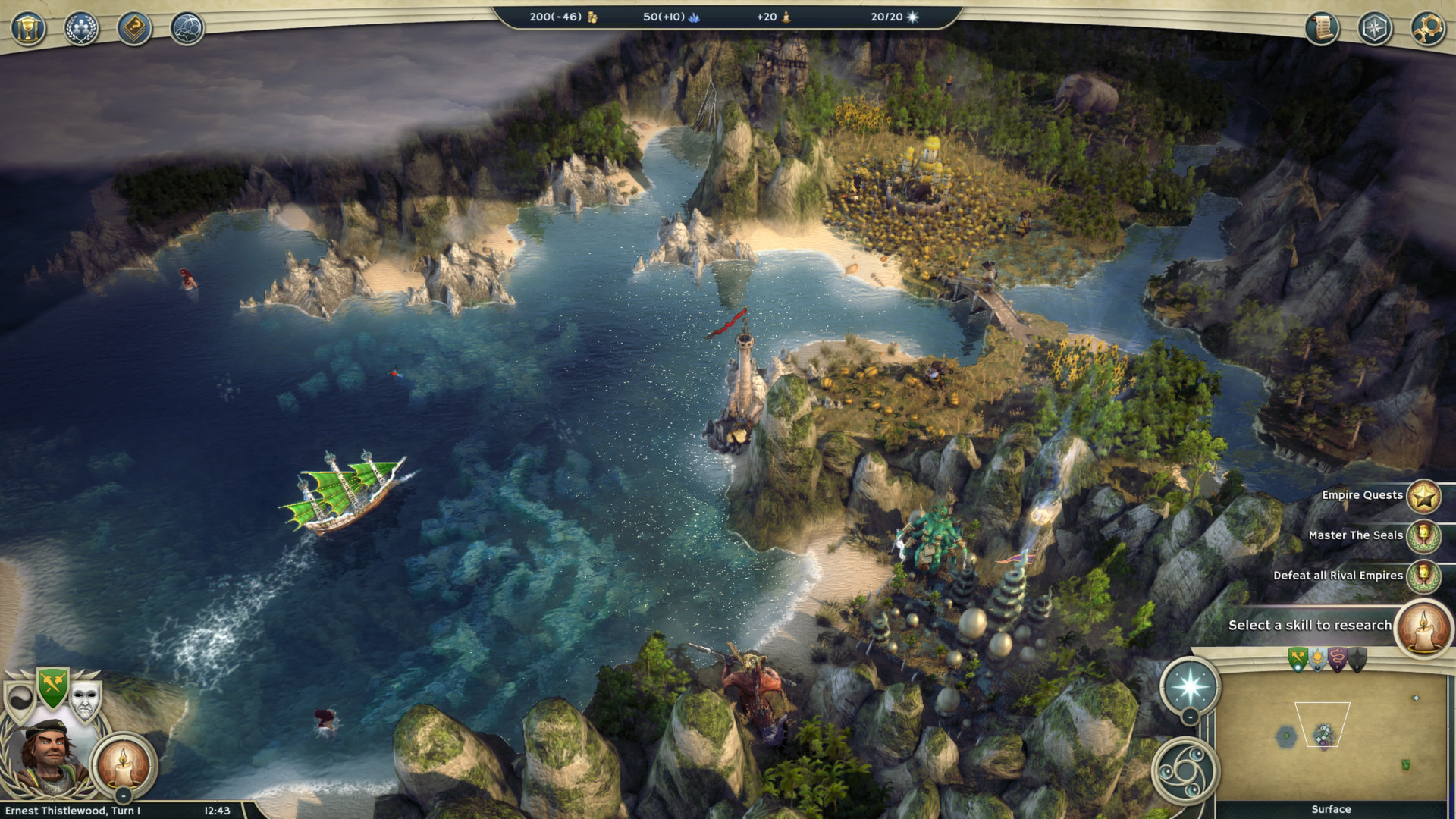1456x819 pixels.
Task: Toggle the purple serpent banner above the minimap
Action: [1338, 657]
